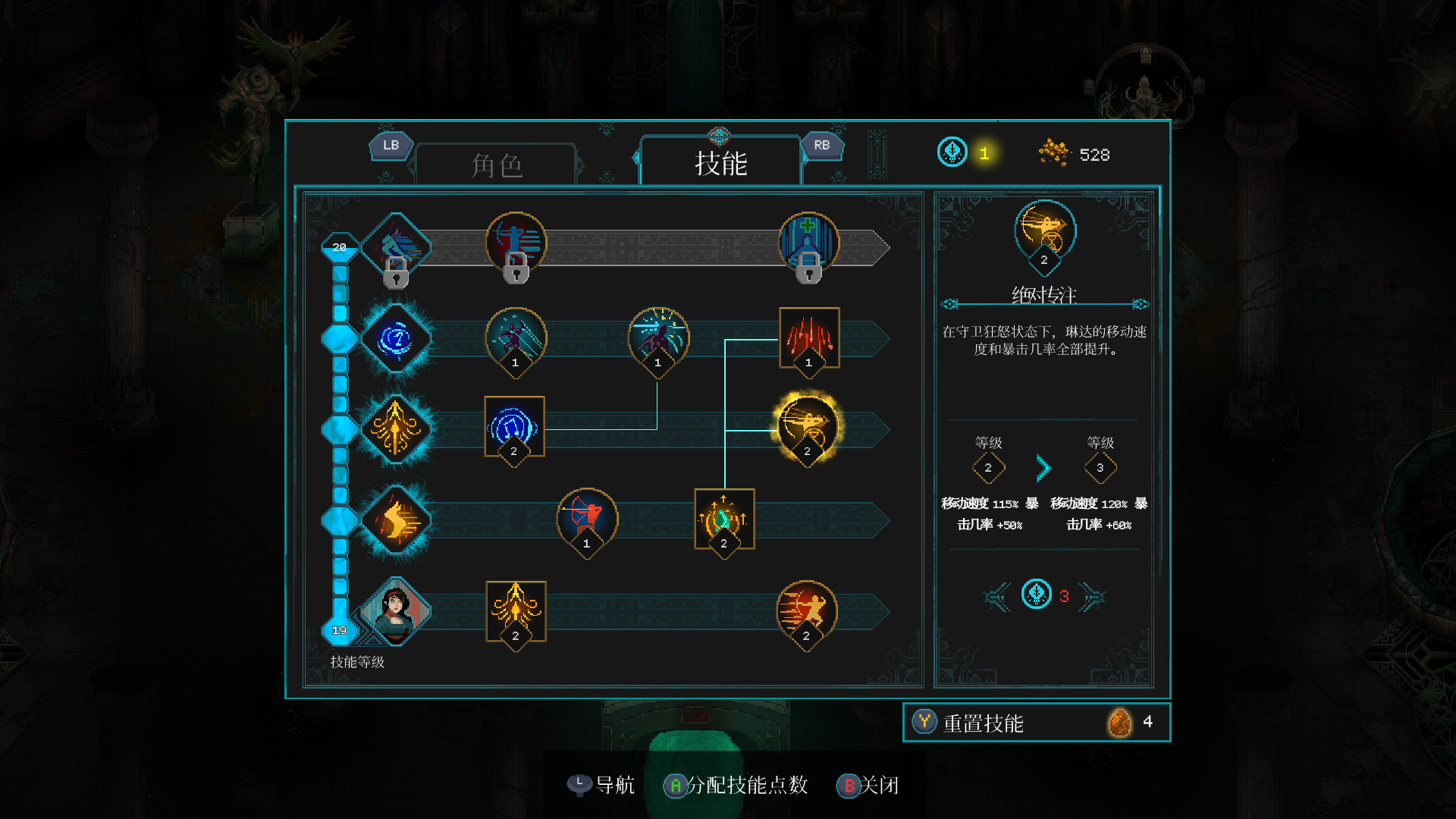
Task: Select the purple arrow-spread skill at level 1
Action: pyautogui.click(x=657, y=337)
